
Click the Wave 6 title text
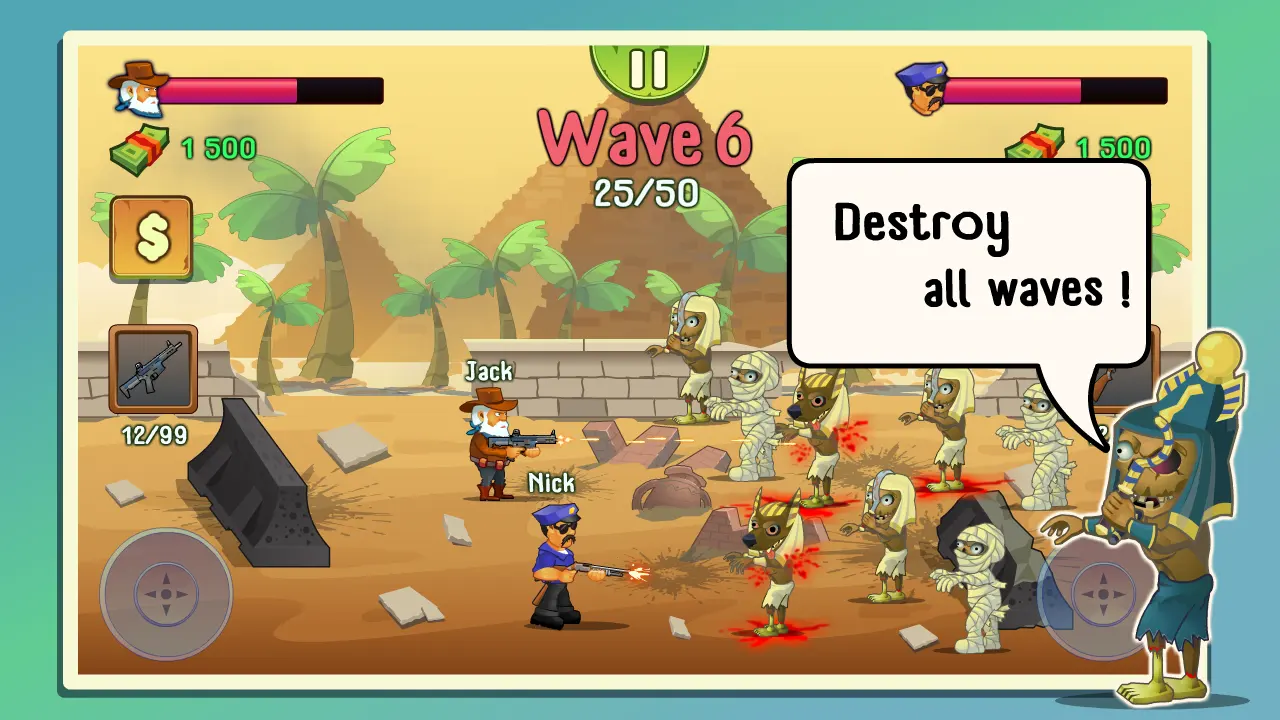tap(647, 138)
